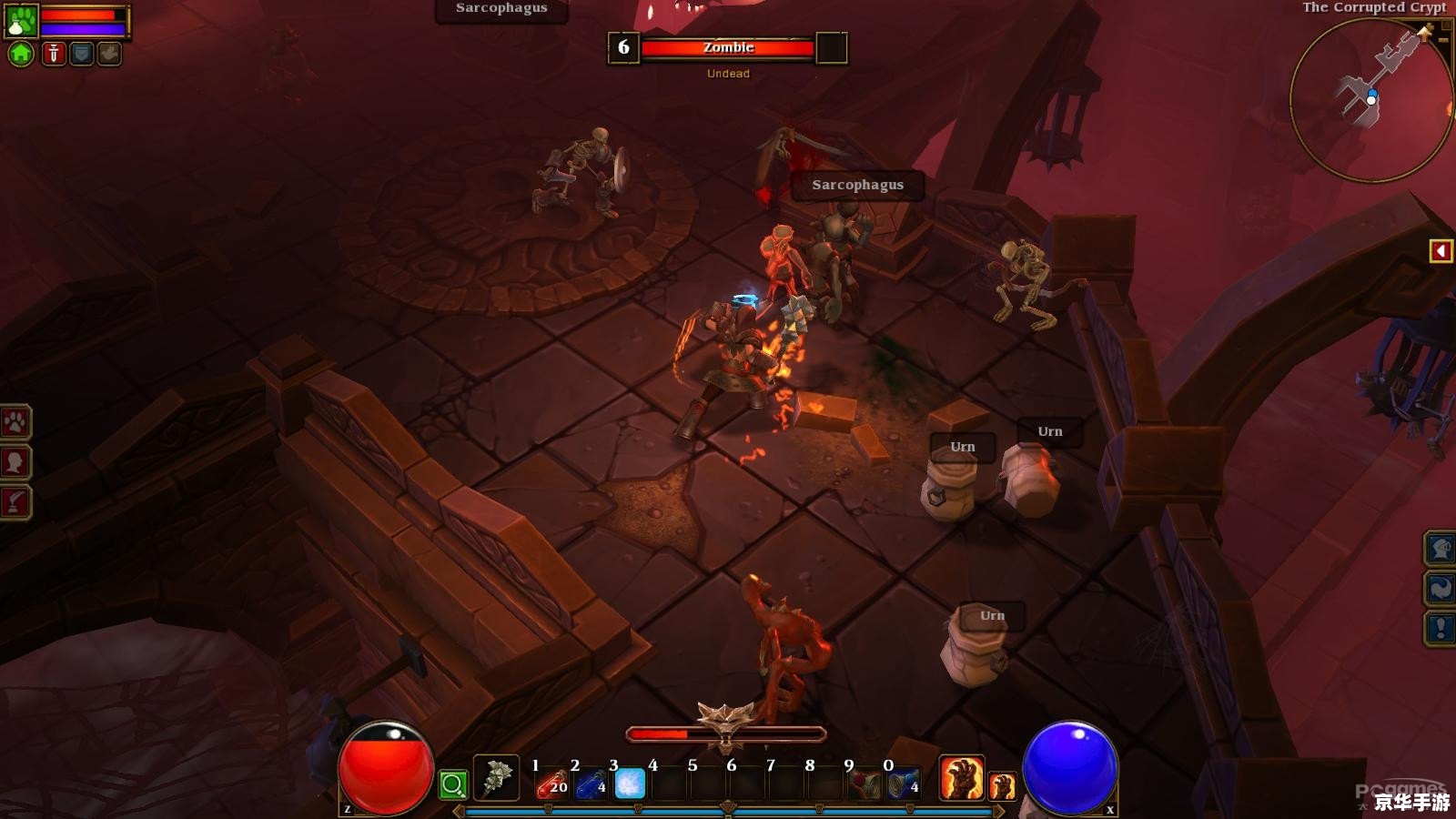The width and height of the screenshot is (1456, 819).
Task: Click the red left-arrow expander on the right edge
Action: [1441, 250]
